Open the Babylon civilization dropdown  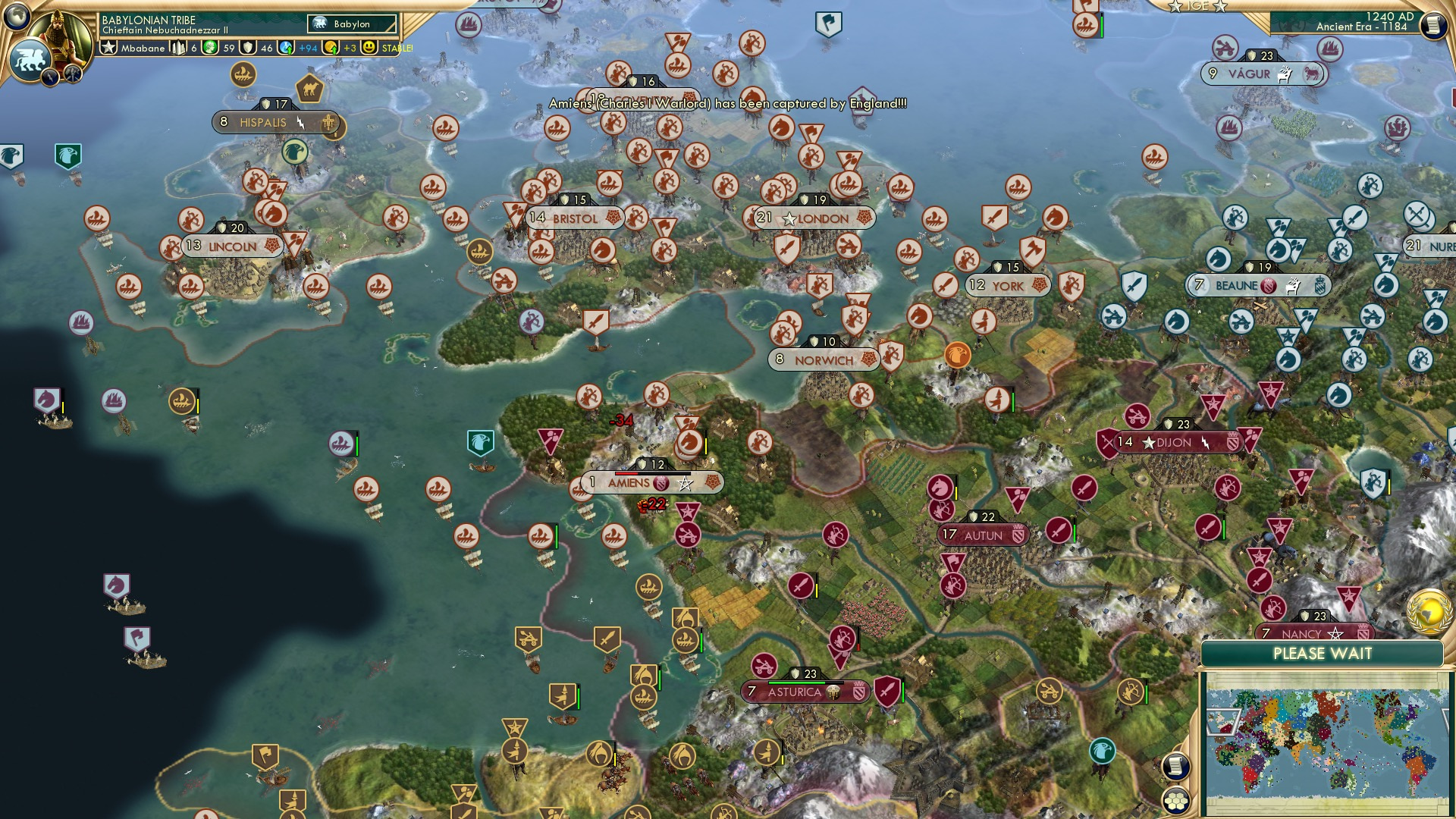click(x=352, y=24)
